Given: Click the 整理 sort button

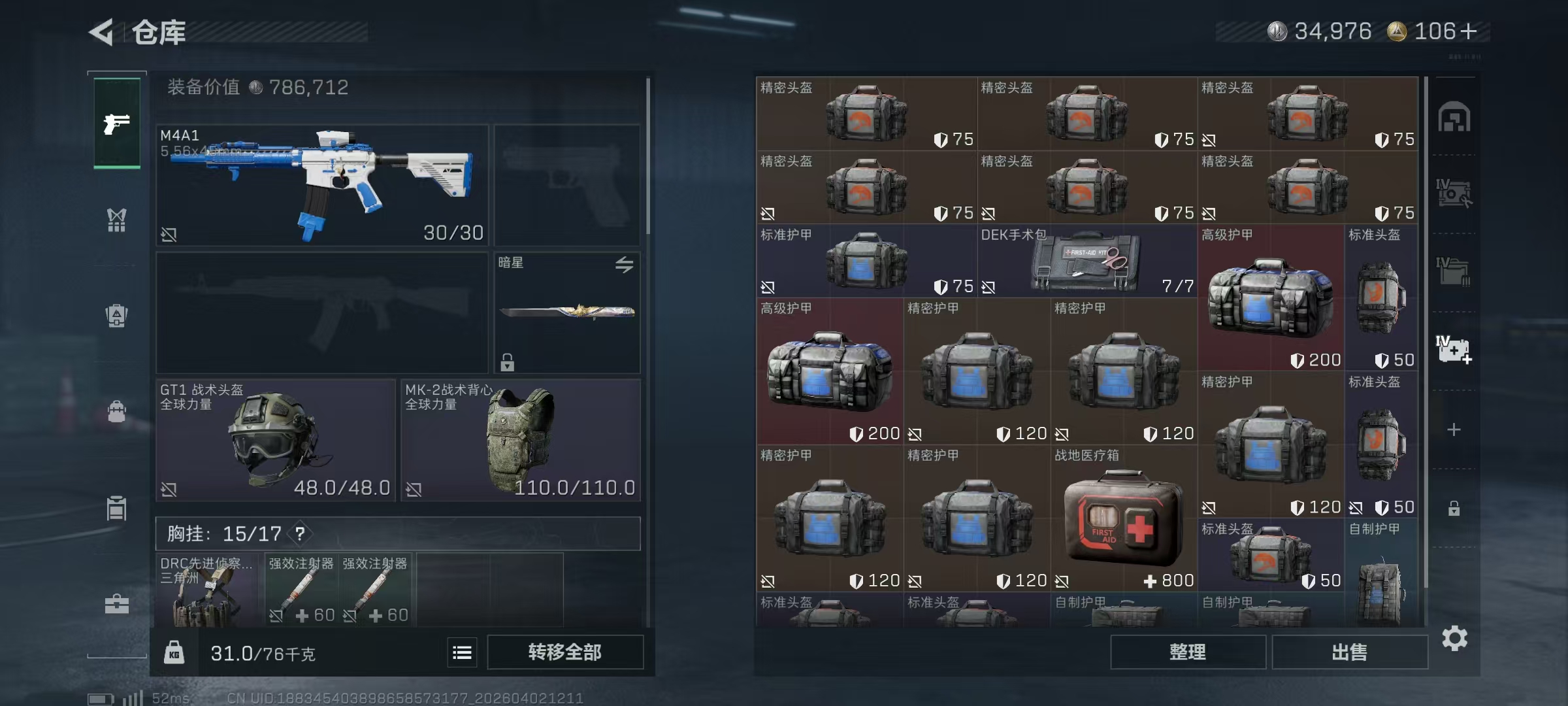Looking at the screenshot, I should pos(1187,652).
